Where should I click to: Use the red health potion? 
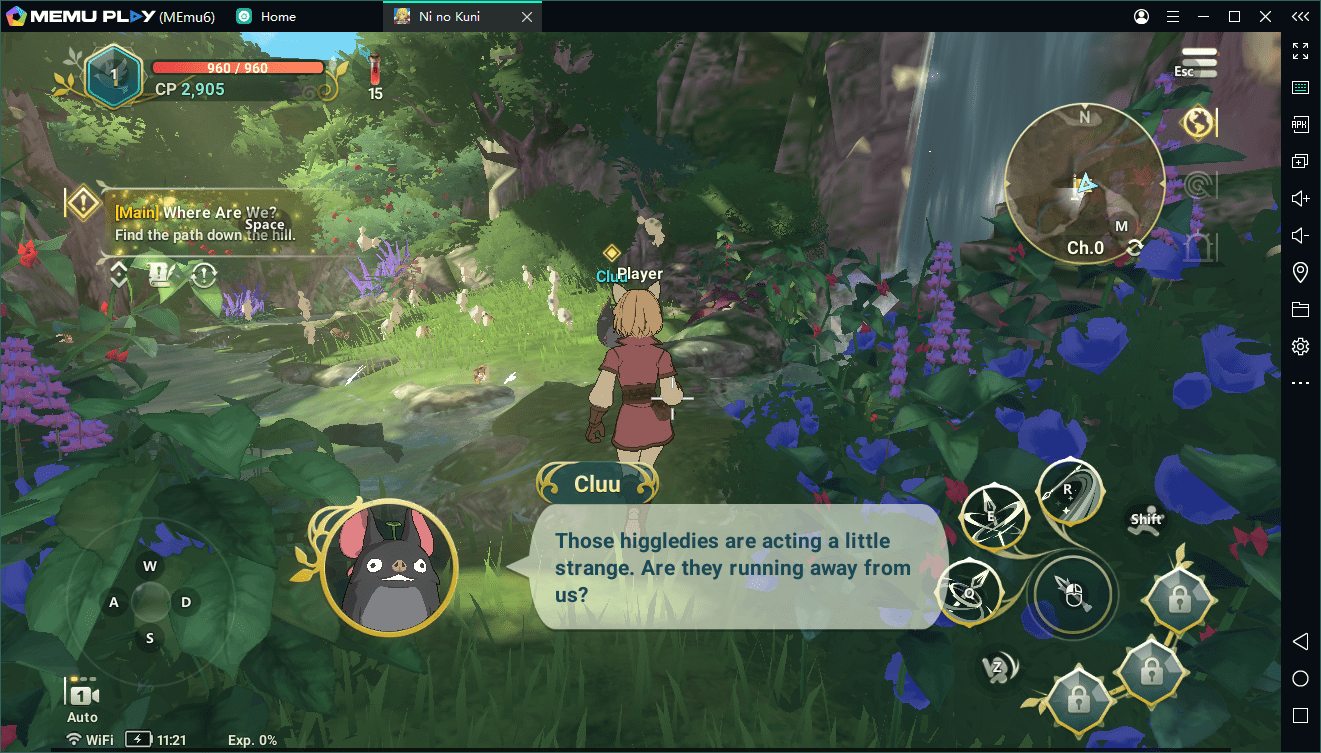pyautogui.click(x=375, y=75)
